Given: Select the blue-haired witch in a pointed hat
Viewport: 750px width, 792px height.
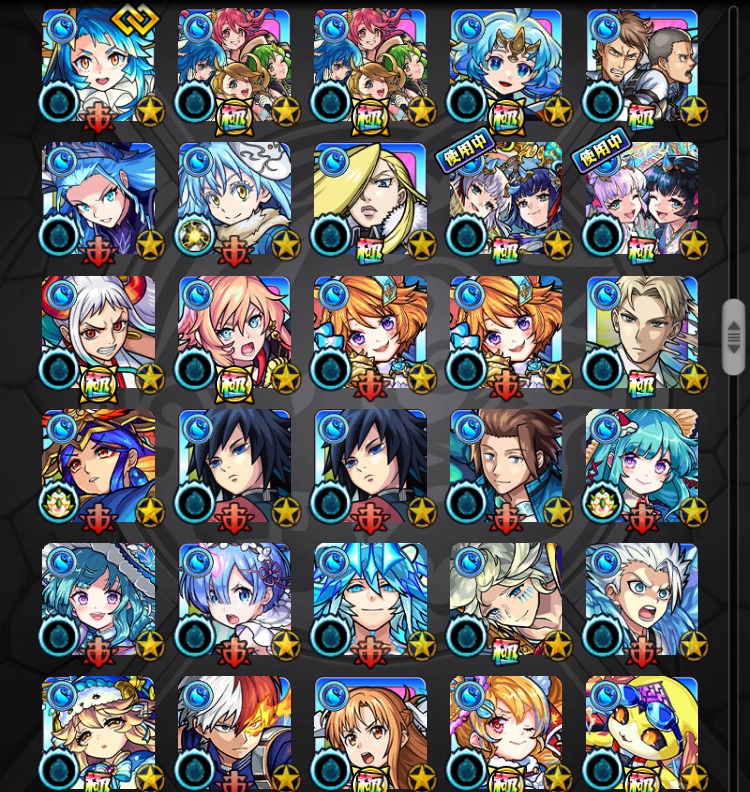Looking at the screenshot, I should coord(98,200).
